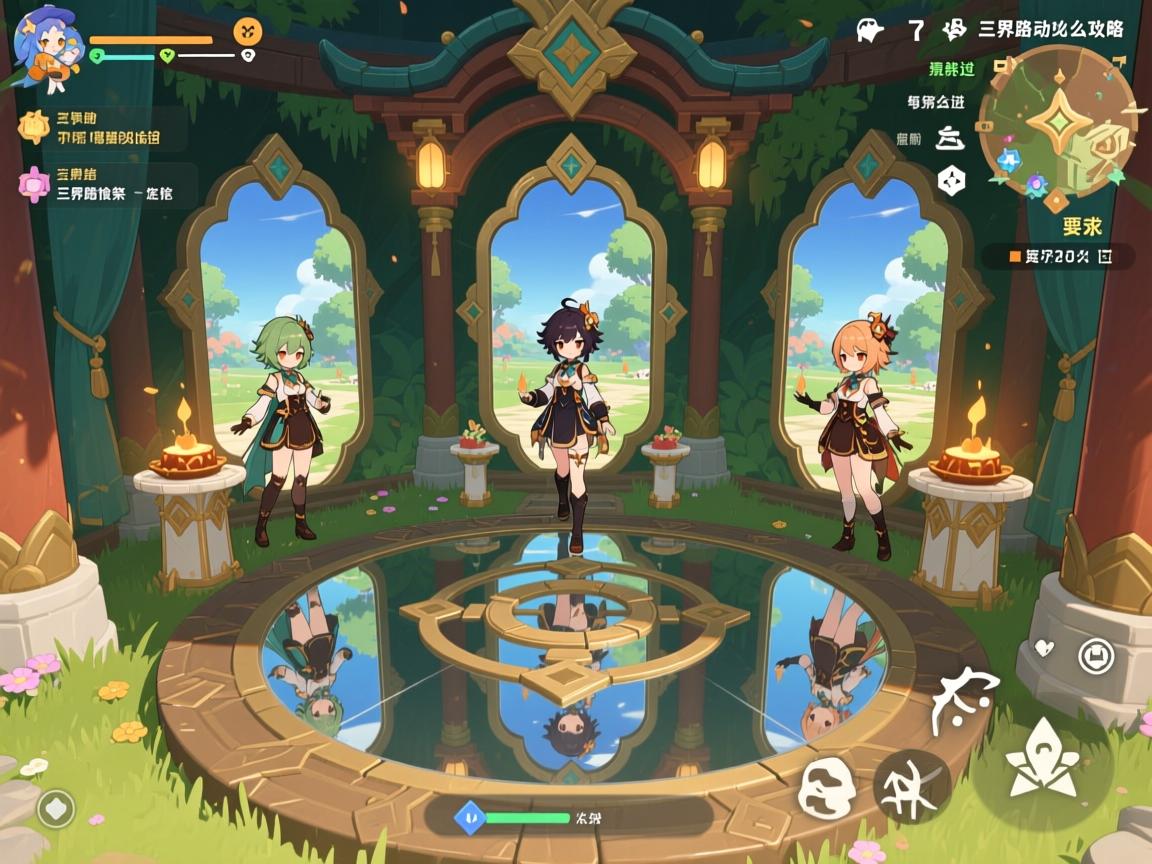
Task: Tap the orange round icon beside the health bar
Action: pyautogui.click(x=248, y=31)
